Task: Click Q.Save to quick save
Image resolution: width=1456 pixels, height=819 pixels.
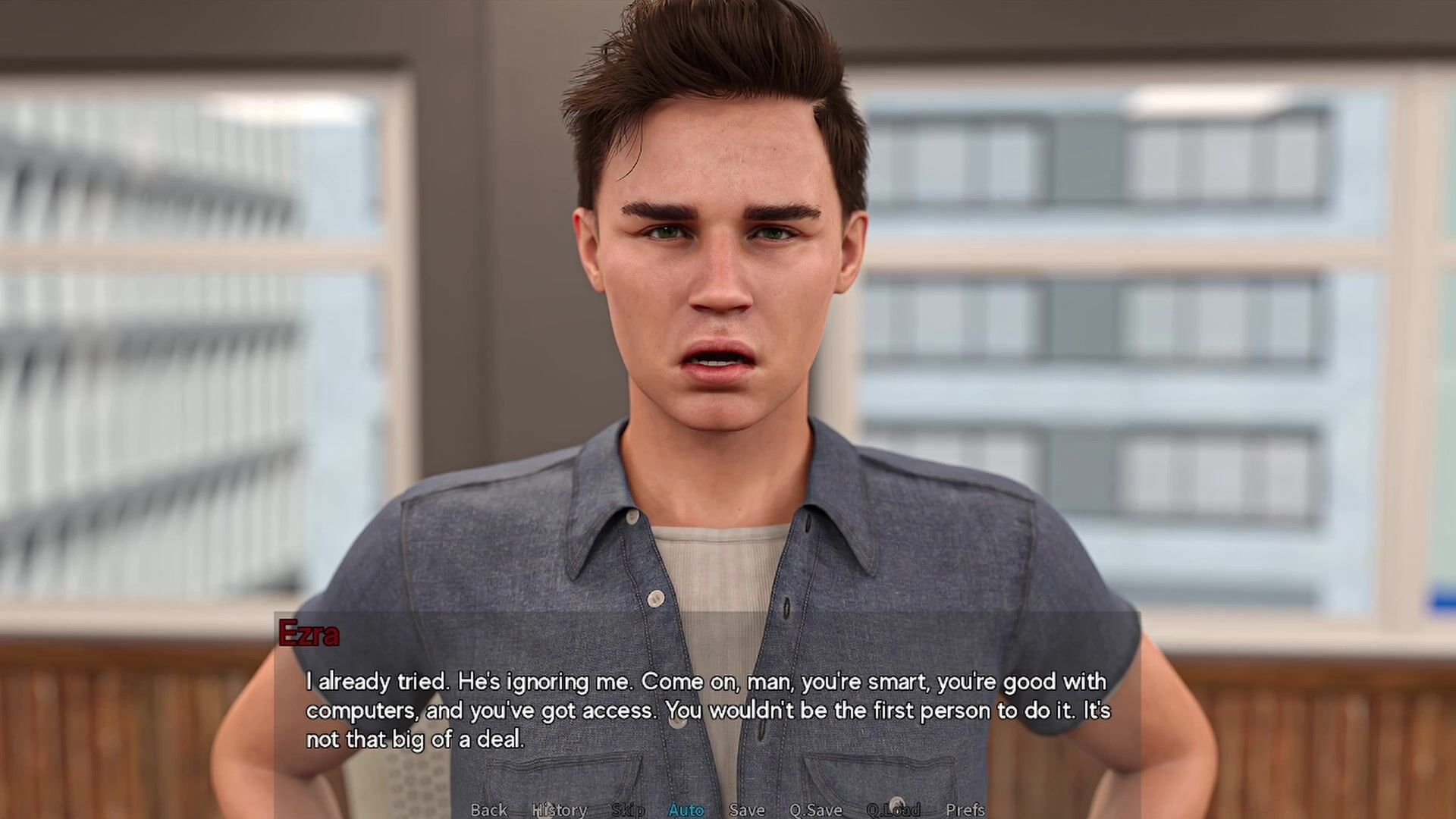Action: (816, 809)
